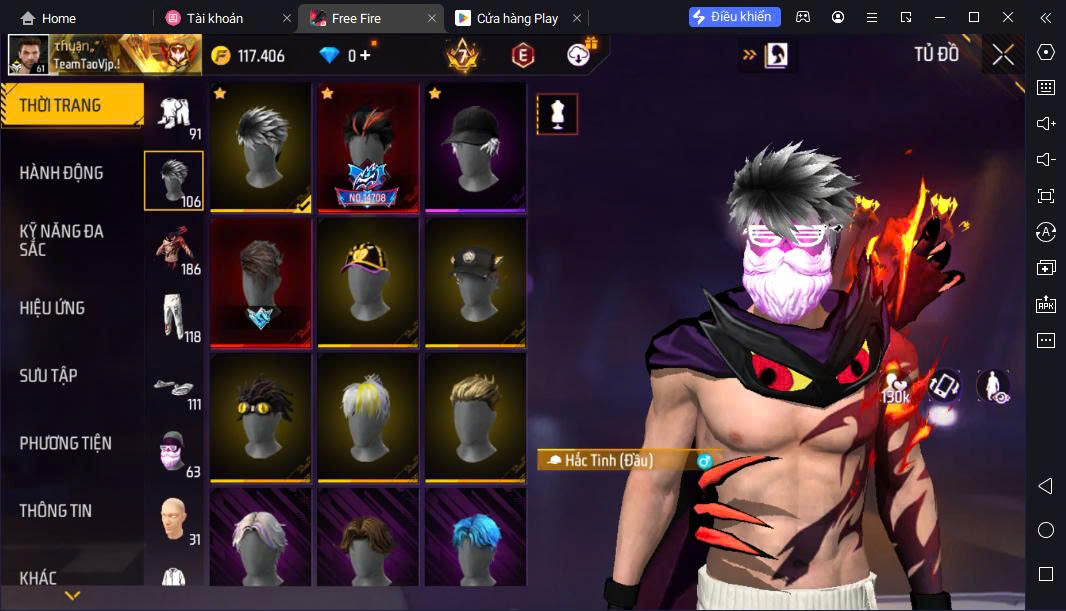The width and height of the screenshot is (1066, 611).
Task: Equip the black cap with white hair
Action: coord(475,145)
